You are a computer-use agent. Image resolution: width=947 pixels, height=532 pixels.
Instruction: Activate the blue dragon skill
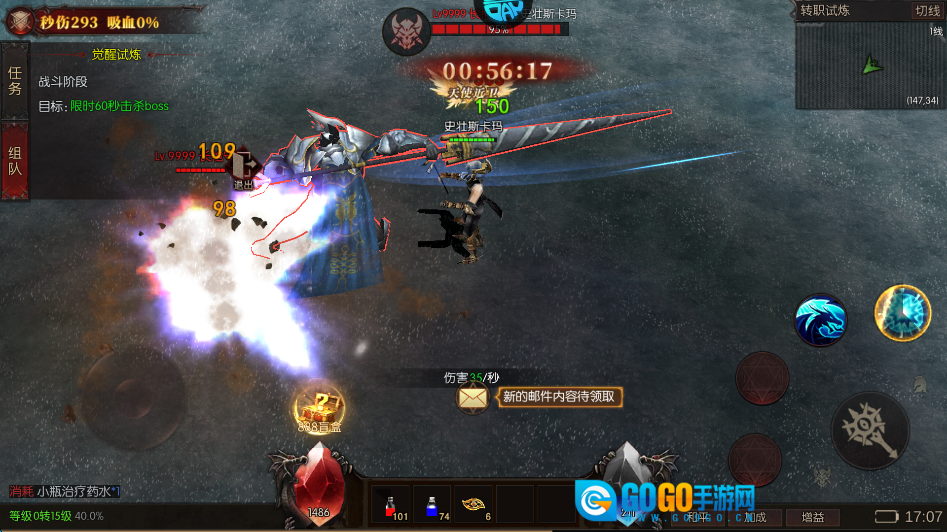[820, 320]
